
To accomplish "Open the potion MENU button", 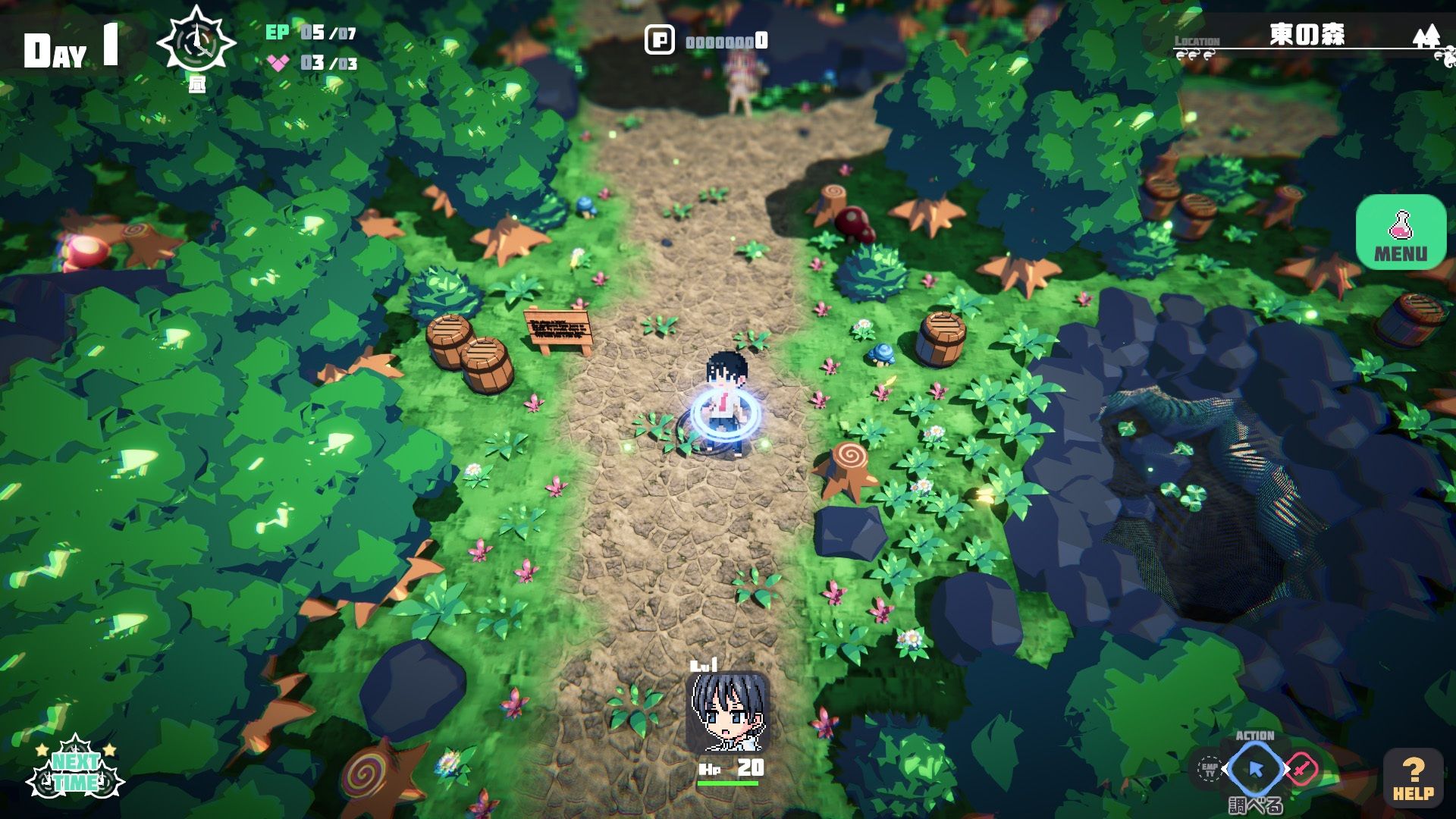I will pos(1400,232).
